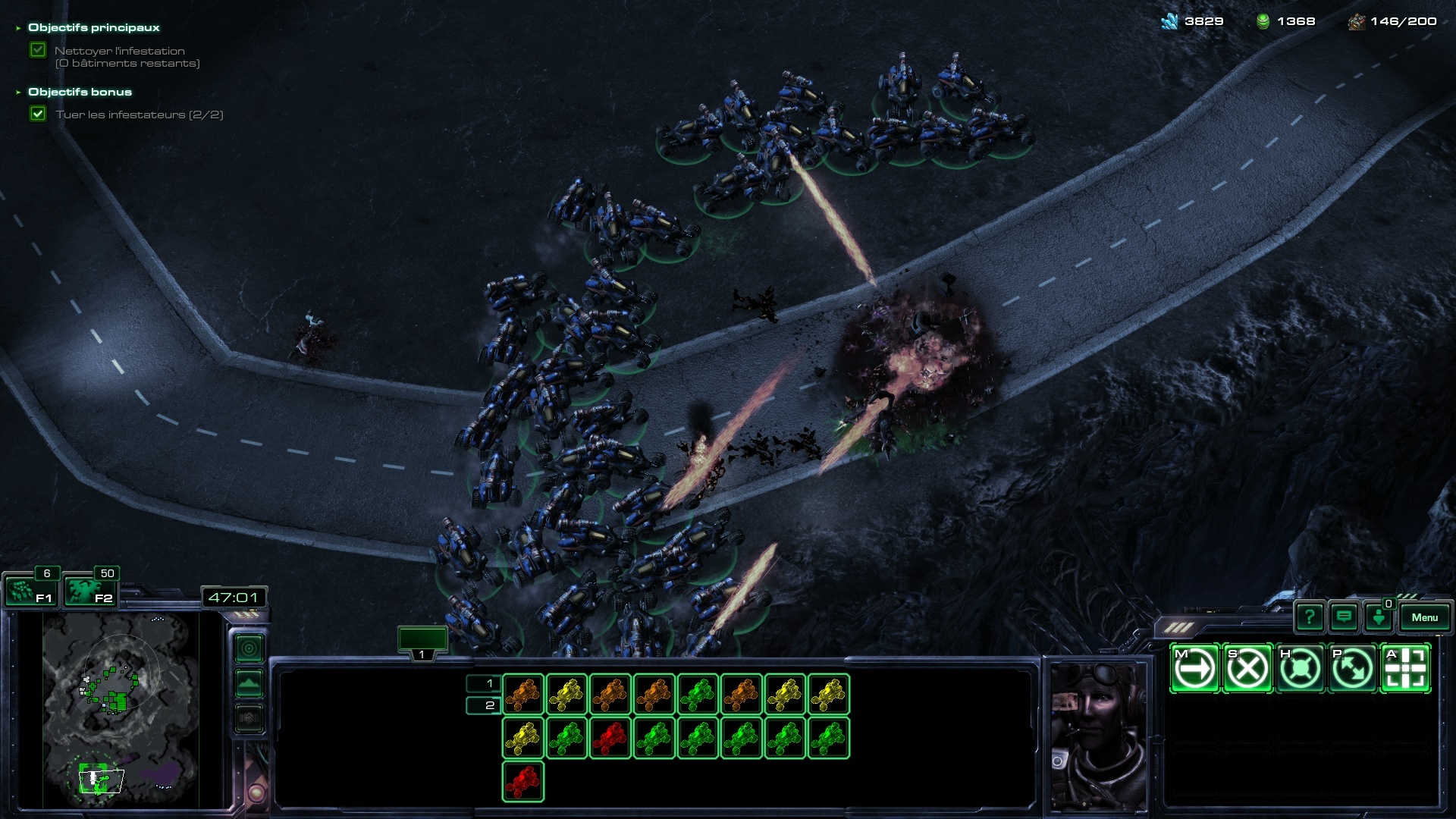The image size is (1456, 819).
Task: Select control group 1 tab
Action: click(422, 642)
